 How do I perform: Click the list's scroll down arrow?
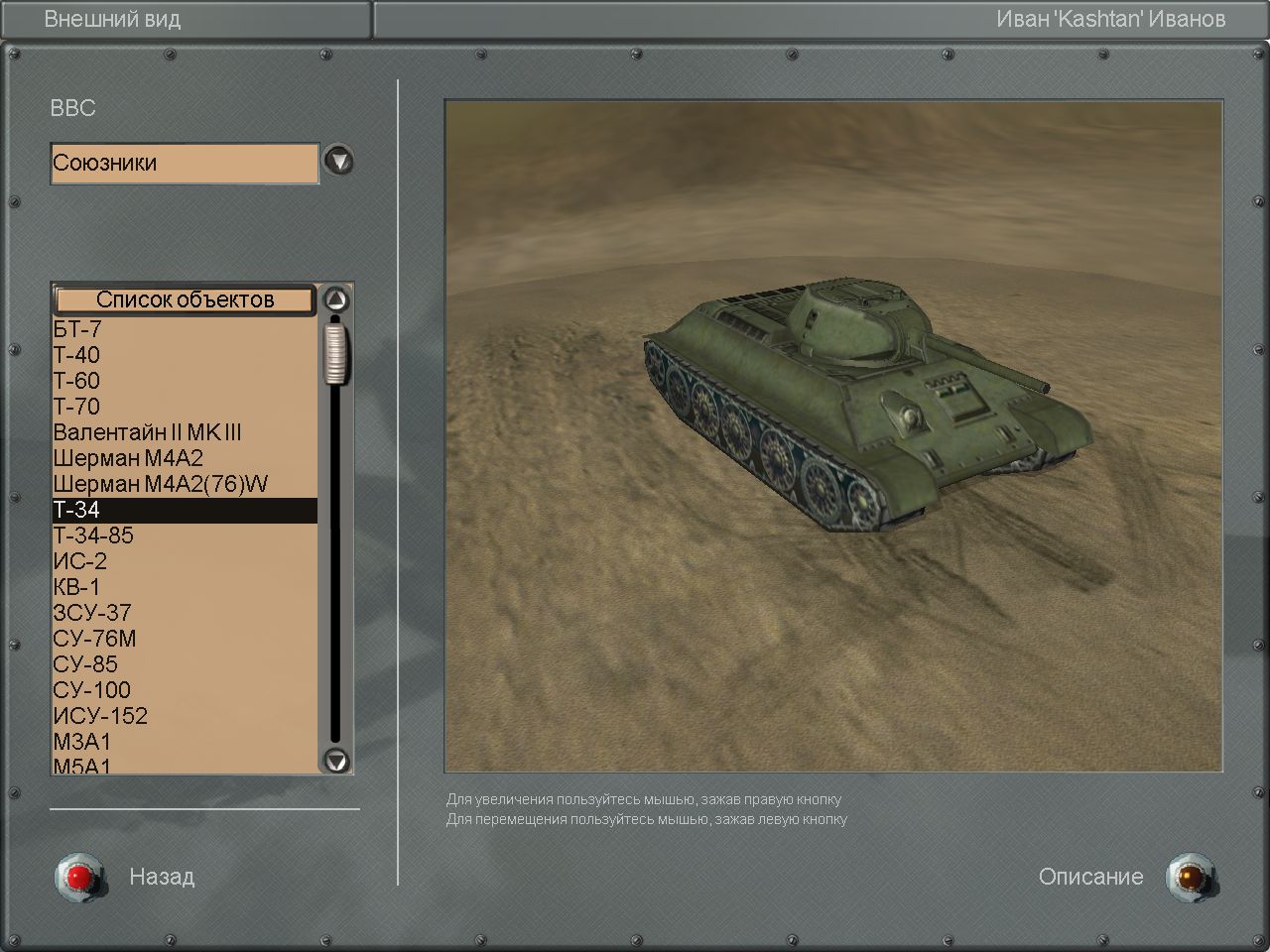[x=337, y=761]
